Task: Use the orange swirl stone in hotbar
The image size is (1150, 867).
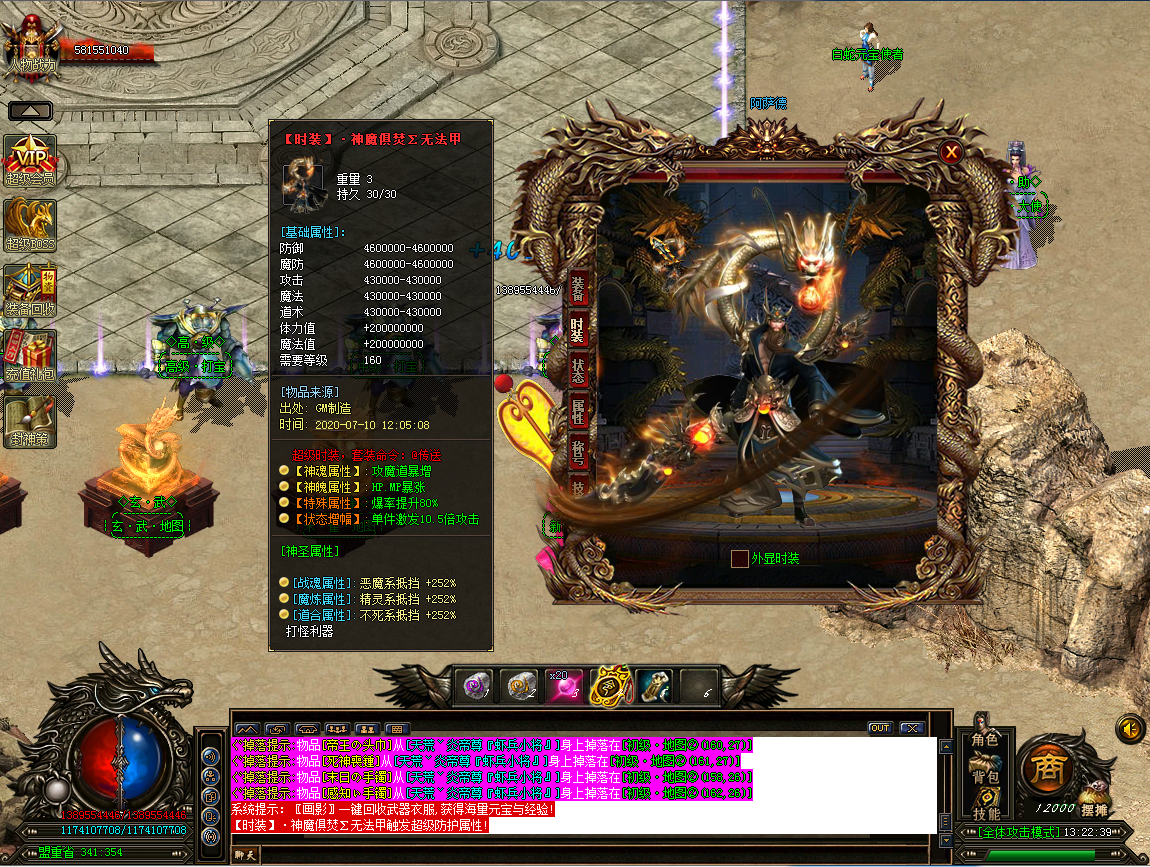Action: click(518, 686)
